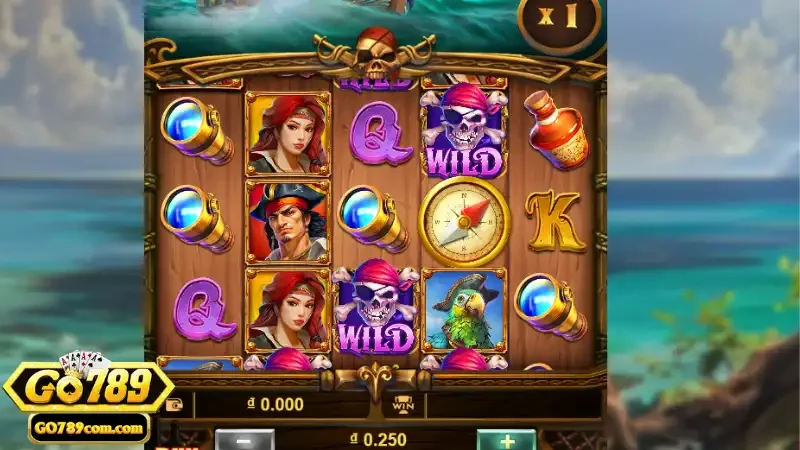
Task: Increase the bet with the plus button
Action: [x=505, y=440]
